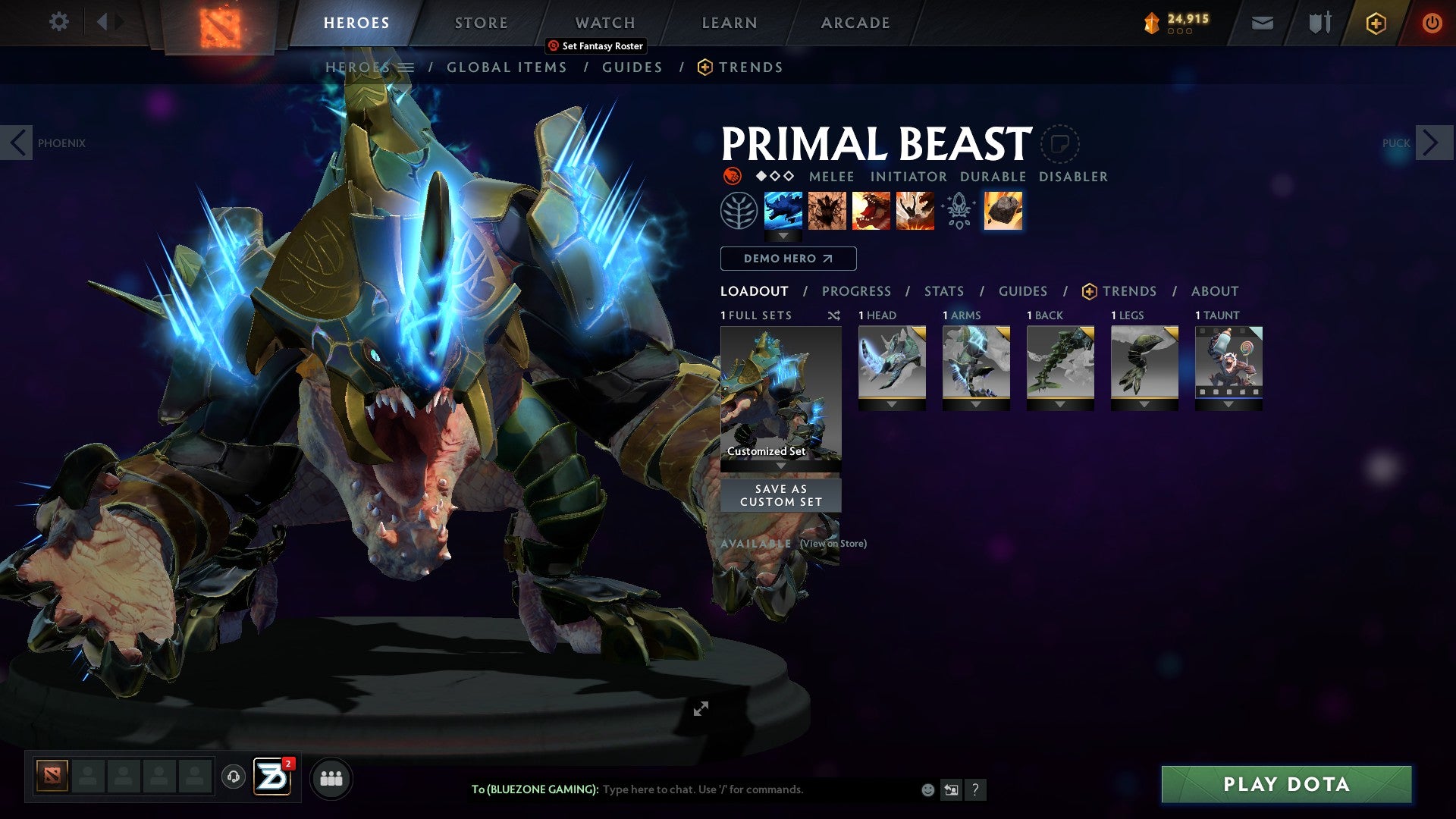Click the SAVE AS CUSTOM SET button
Image resolution: width=1456 pixels, height=819 pixels.
coord(780,495)
